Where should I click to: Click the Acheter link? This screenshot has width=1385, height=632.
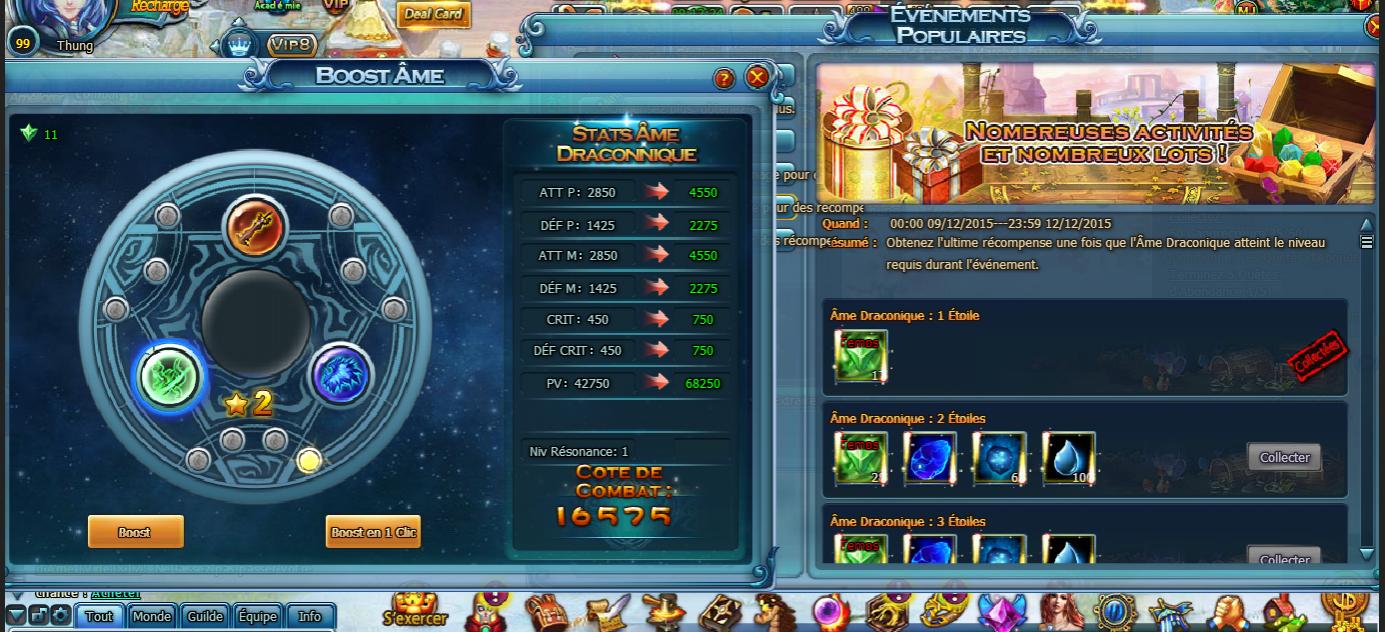(116, 594)
